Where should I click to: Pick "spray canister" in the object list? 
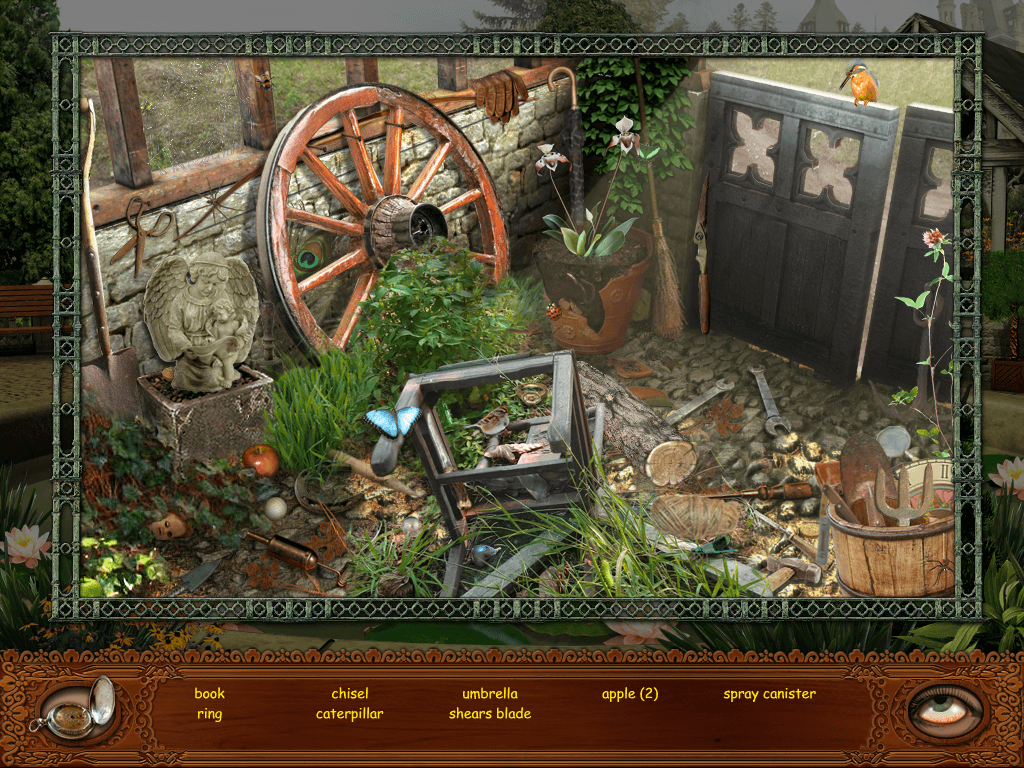pos(769,693)
